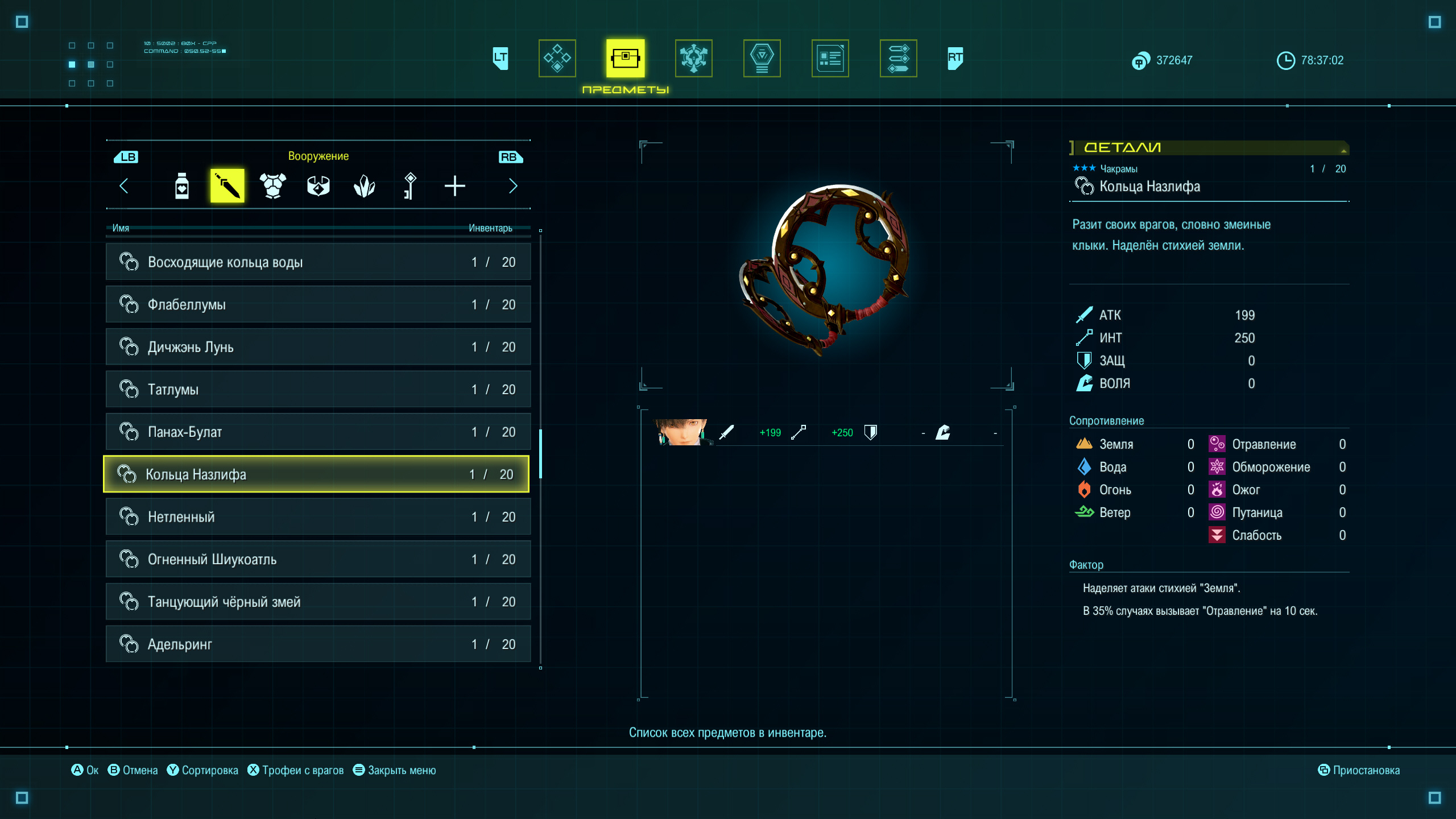The image size is (1456, 819).
Task: Open the armor chestplate category
Action: pos(273,186)
